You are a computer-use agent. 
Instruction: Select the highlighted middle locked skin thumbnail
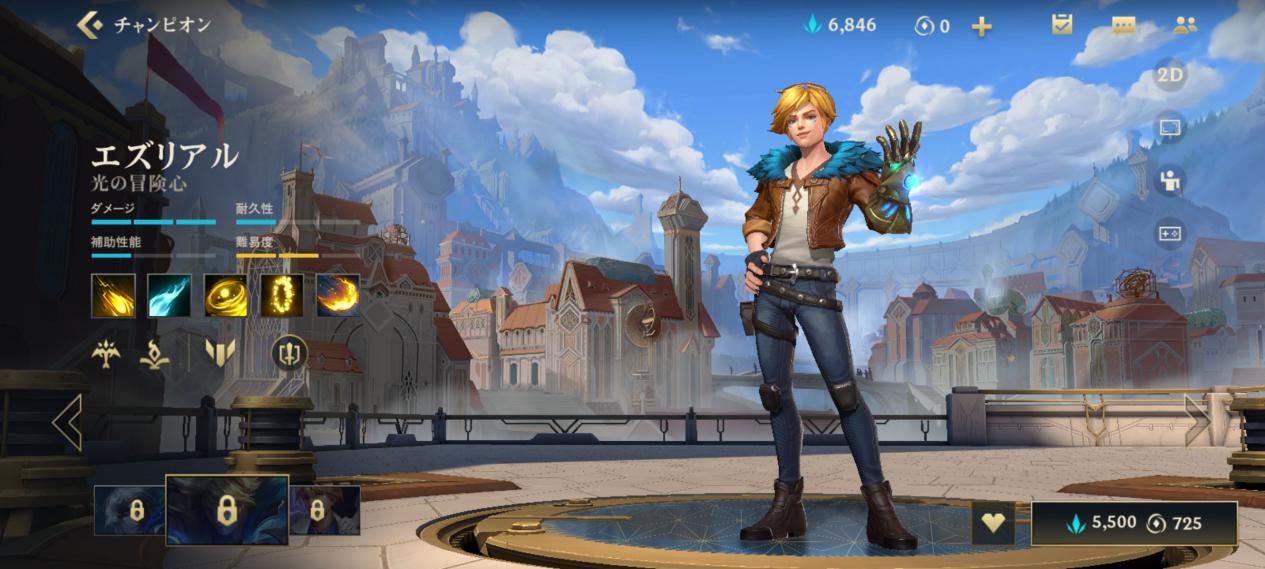coord(227,509)
